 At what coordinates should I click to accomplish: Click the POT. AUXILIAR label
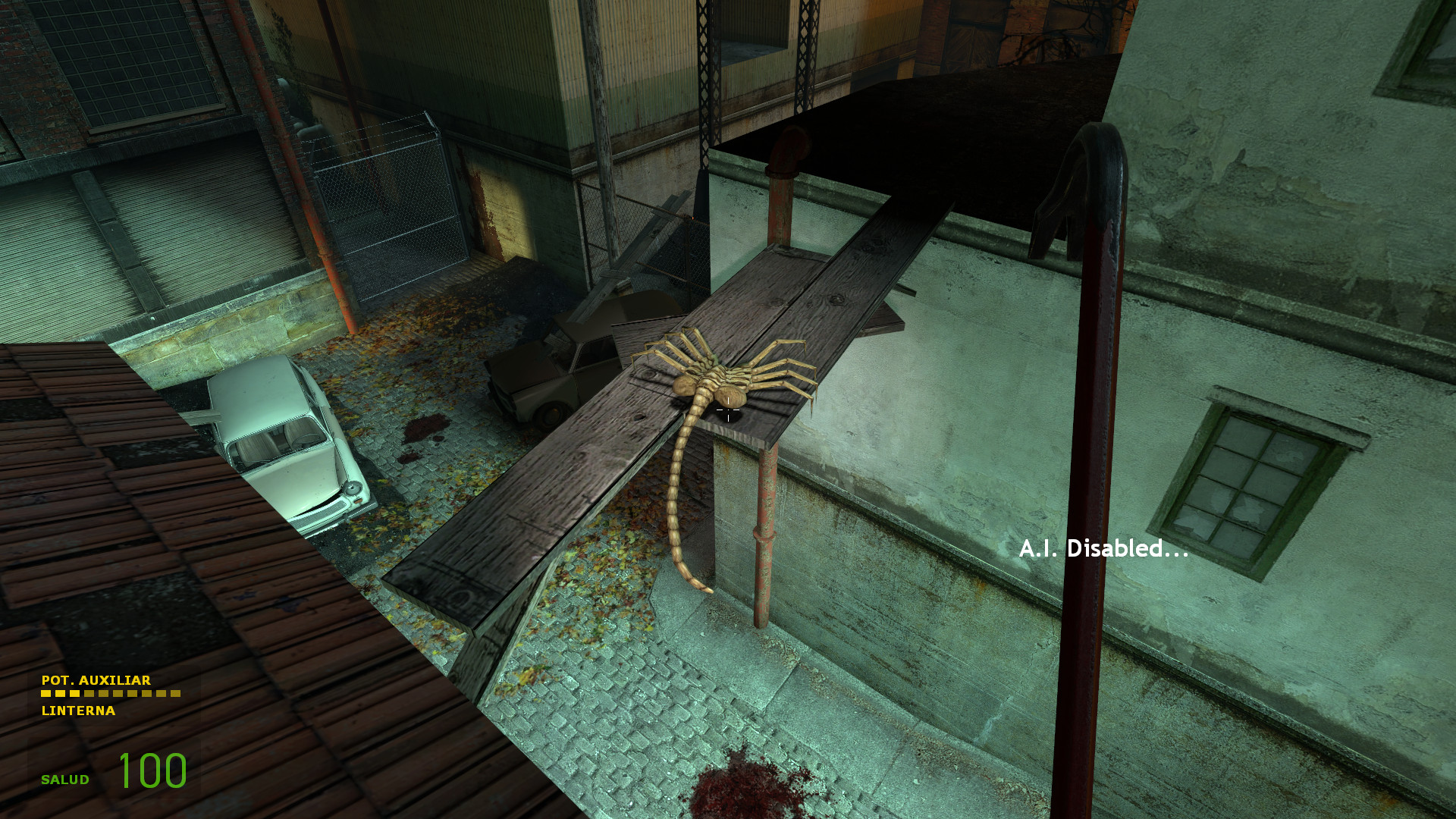tap(96, 681)
